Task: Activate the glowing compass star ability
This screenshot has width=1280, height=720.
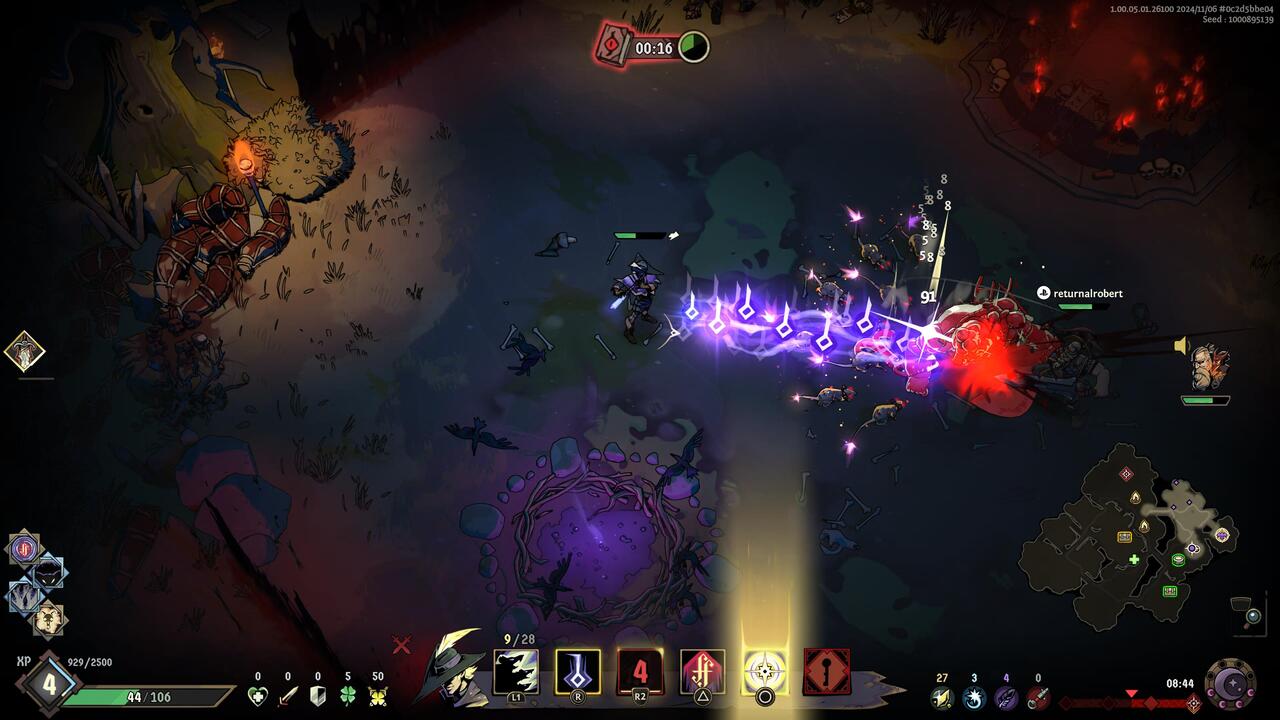Action: [x=765, y=672]
